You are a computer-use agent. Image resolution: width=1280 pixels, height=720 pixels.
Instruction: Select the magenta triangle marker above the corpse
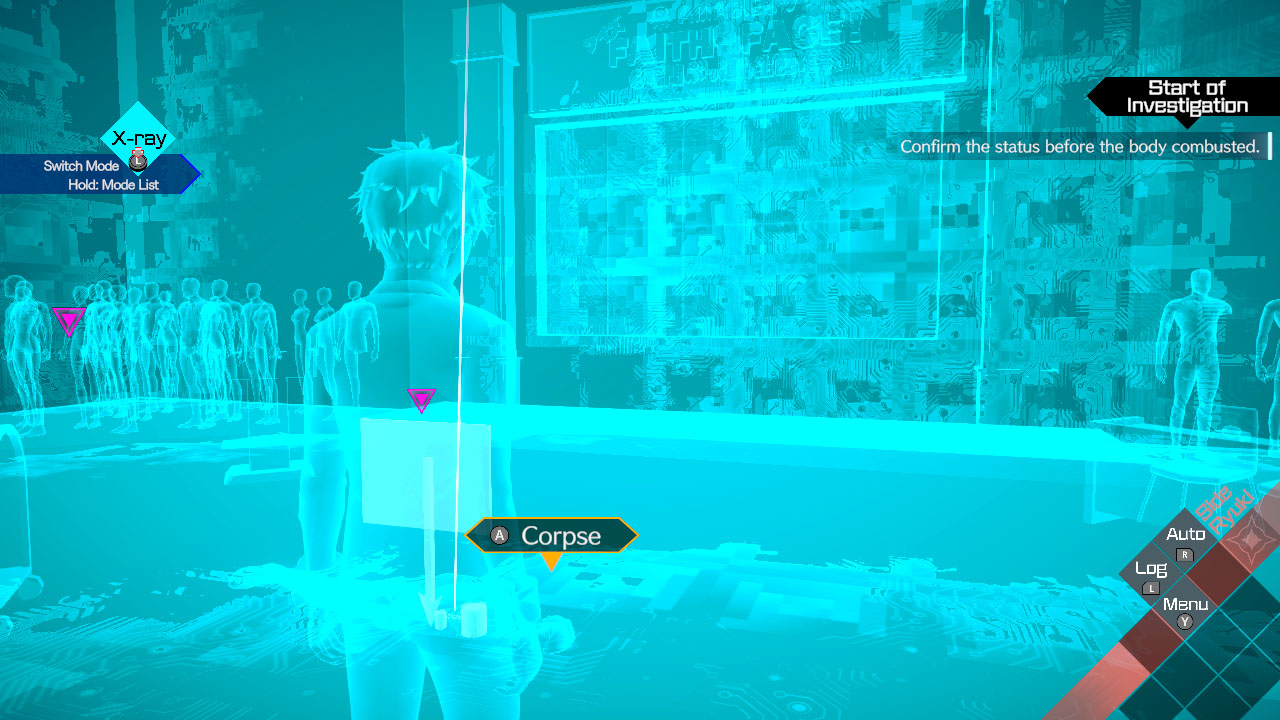421,400
